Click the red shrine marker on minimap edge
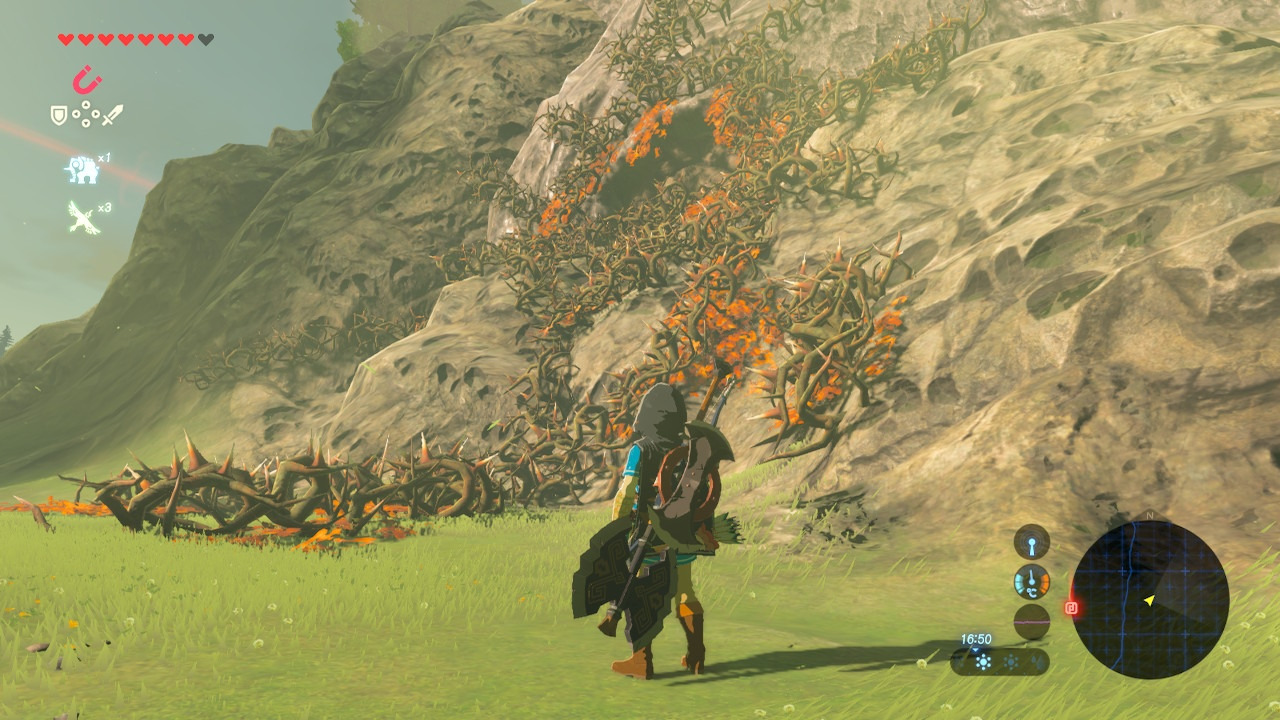This screenshot has height=720, width=1280. [1072, 607]
